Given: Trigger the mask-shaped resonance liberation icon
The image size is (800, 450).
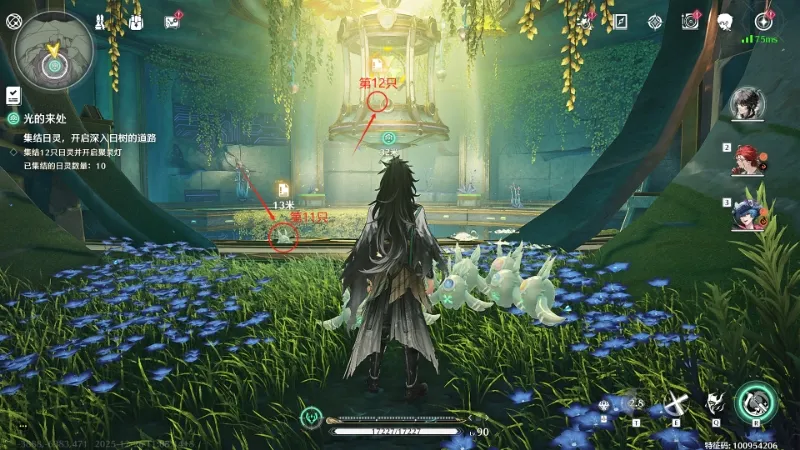Looking at the screenshot, I should pos(715,404).
